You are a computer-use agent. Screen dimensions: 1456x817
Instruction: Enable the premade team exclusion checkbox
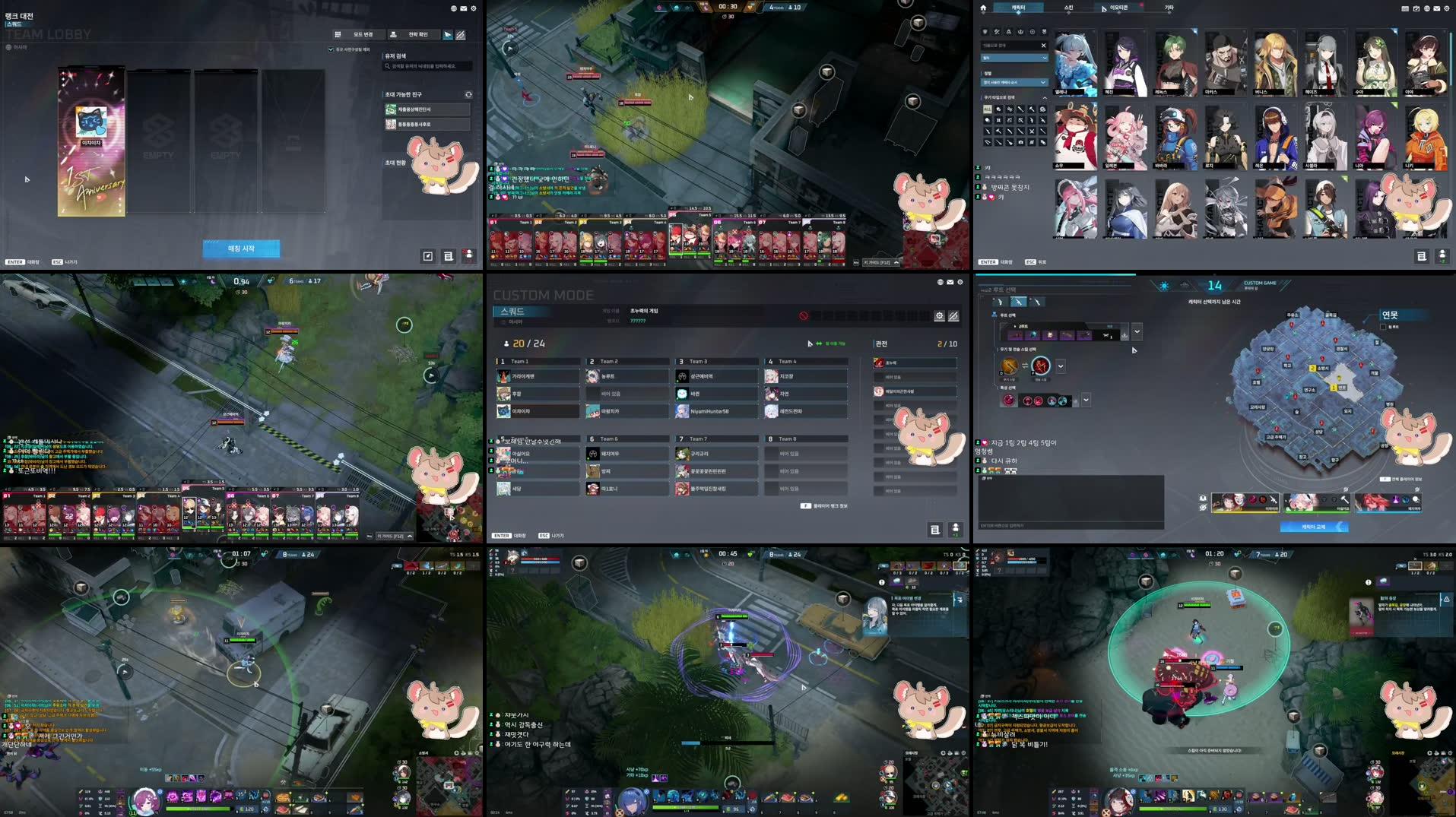[331, 49]
